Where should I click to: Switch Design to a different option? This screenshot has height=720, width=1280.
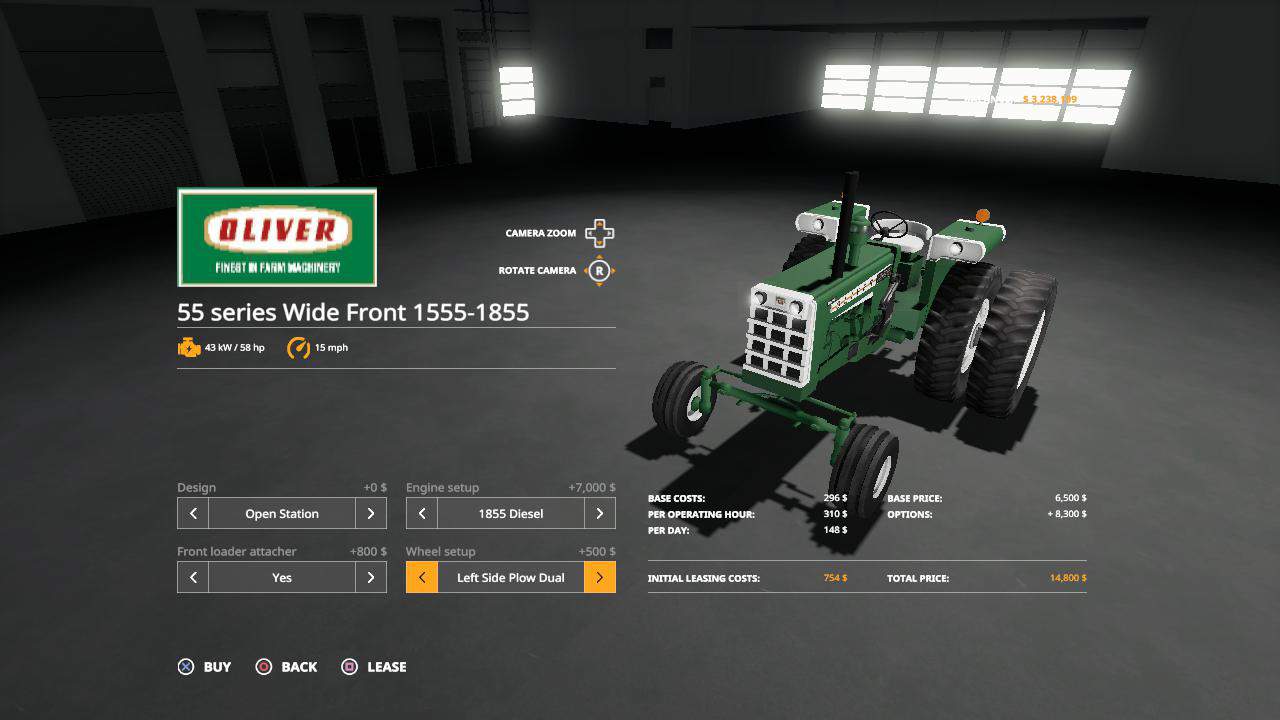tap(370, 513)
